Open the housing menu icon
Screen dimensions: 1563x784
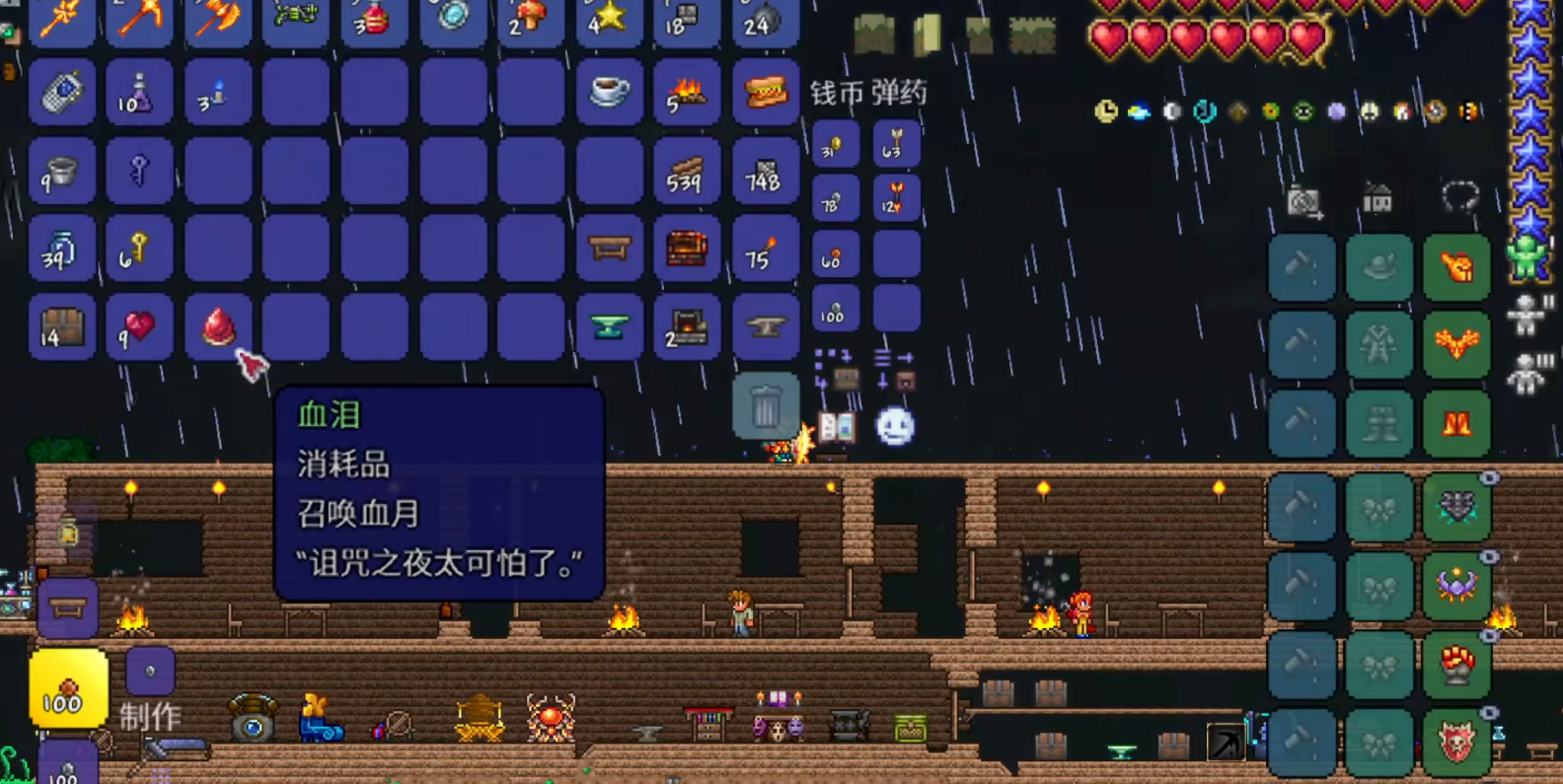pyautogui.click(x=1377, y=199)
